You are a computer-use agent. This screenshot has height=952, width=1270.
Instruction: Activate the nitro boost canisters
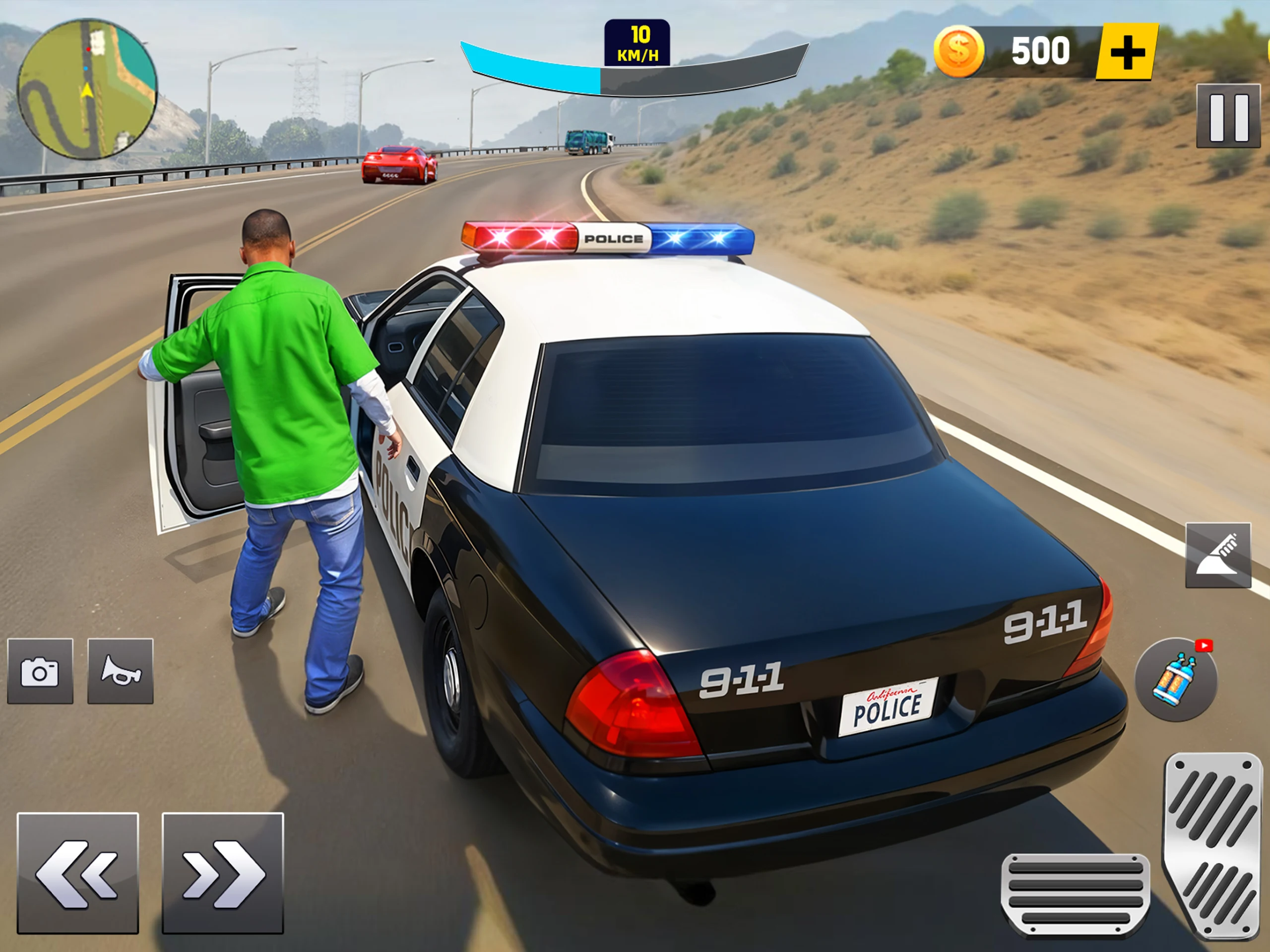point(1175,679)
